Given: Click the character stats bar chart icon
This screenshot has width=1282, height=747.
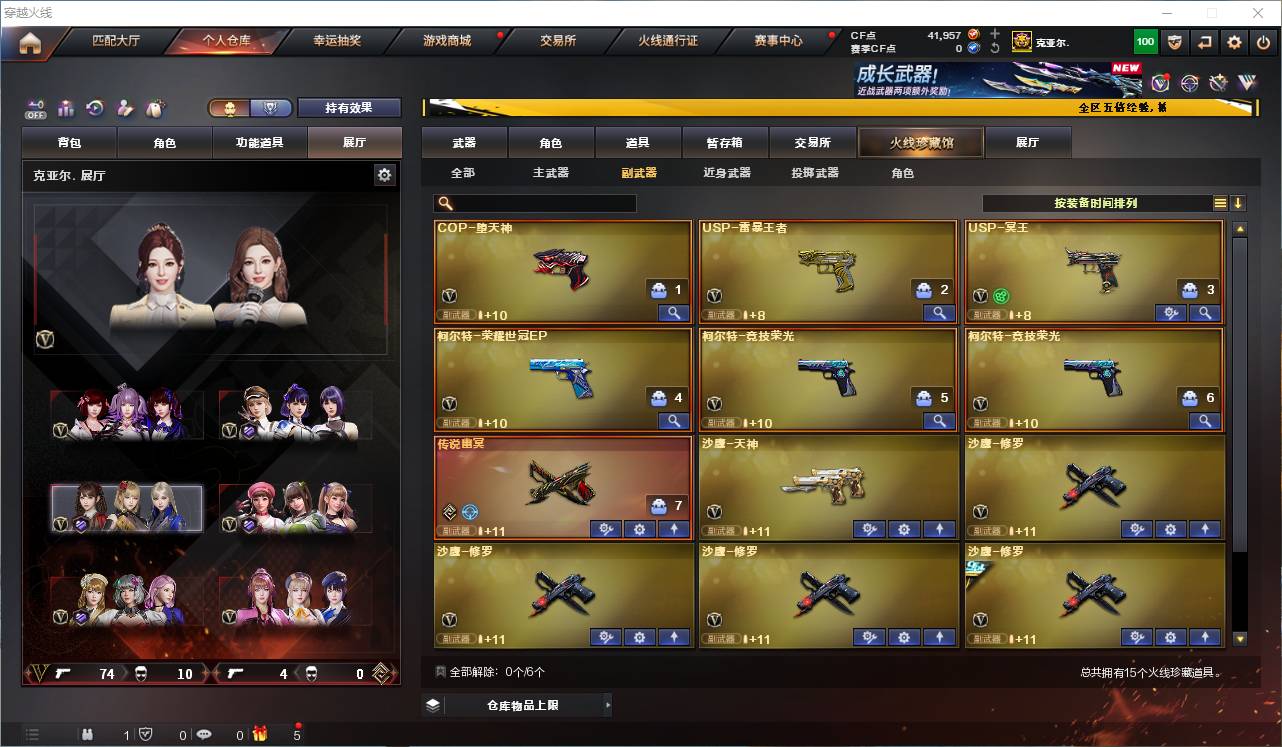Looking at the screenshot, I should (x=66, y=106).
